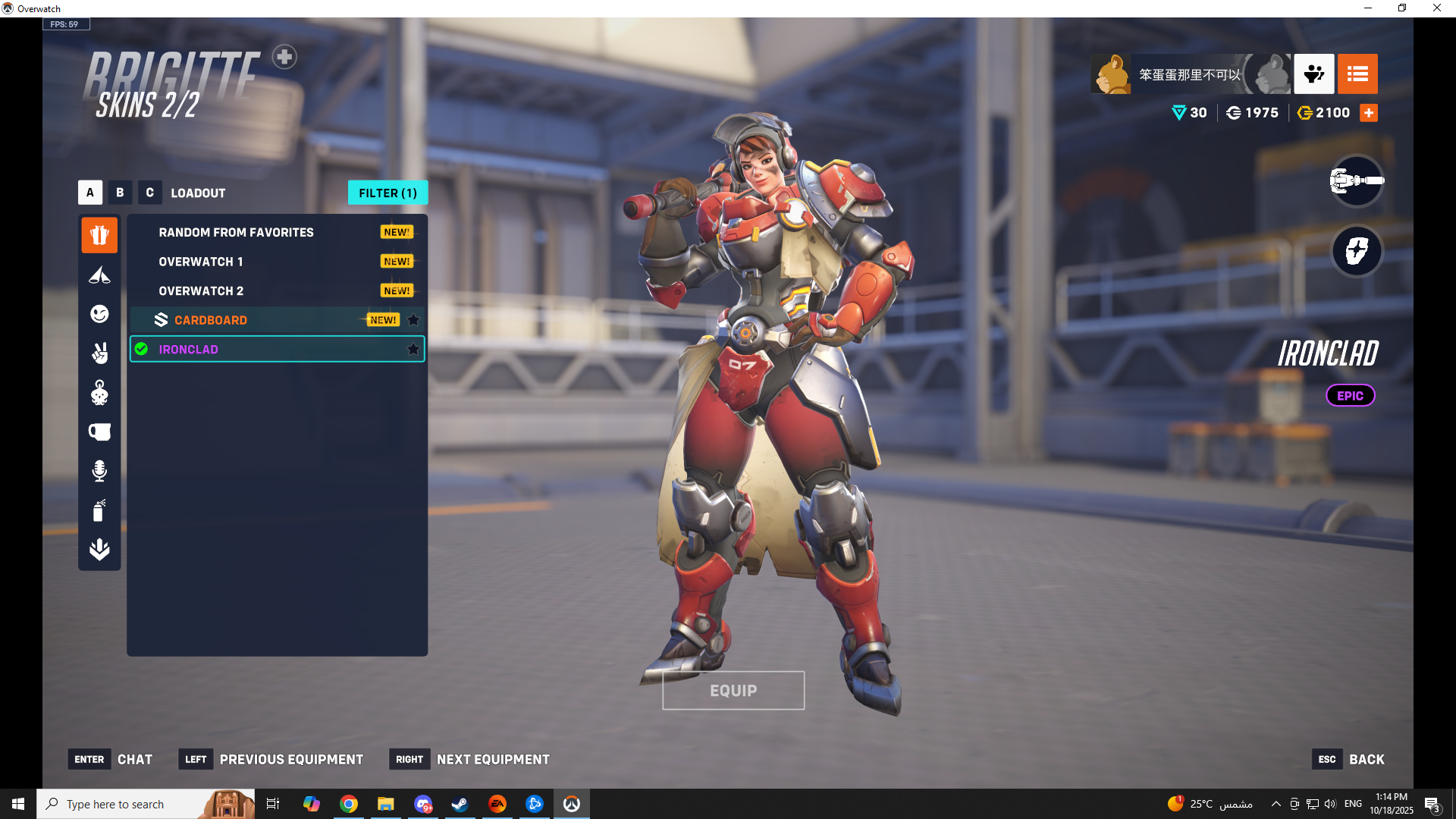Select loadout A tab

pyautogui.click(x=89, y=193)
